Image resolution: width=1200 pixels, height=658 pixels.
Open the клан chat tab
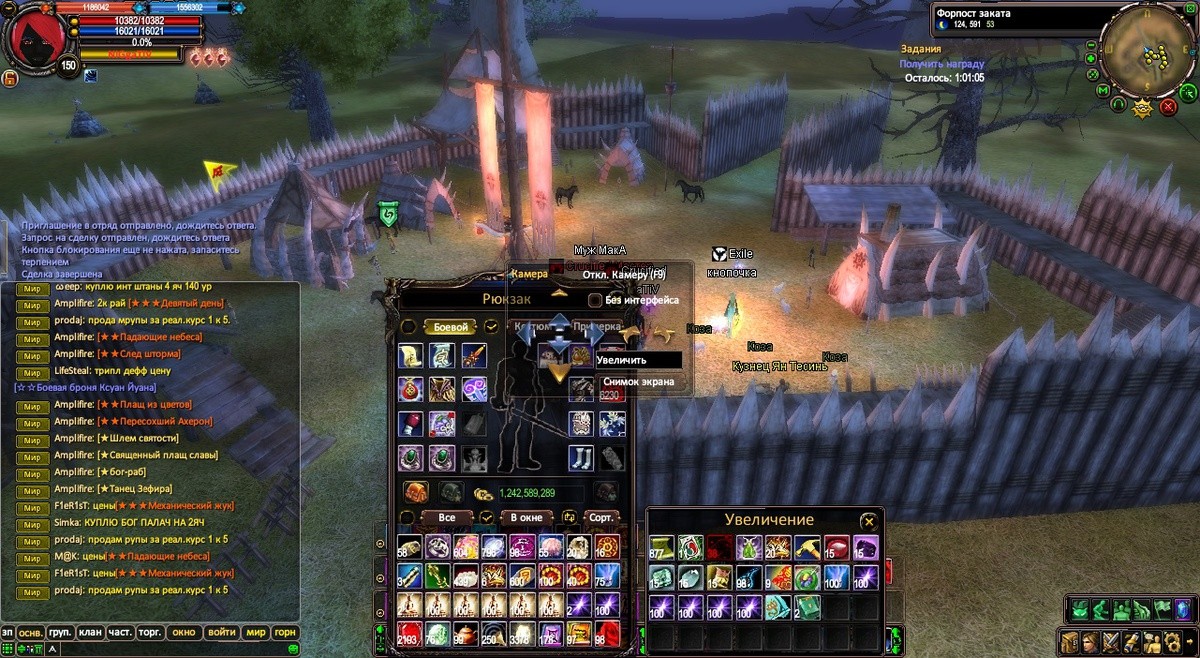(91, 632)
